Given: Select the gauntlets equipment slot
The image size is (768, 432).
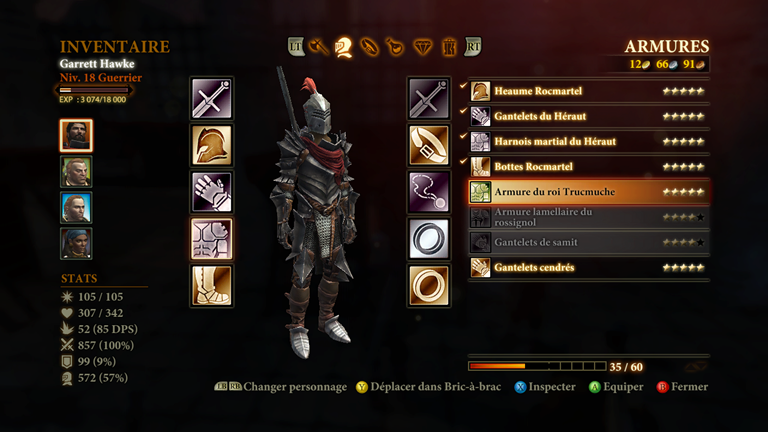Looking at the screenshot, I should pyautogui.click(x=212, y=192).
